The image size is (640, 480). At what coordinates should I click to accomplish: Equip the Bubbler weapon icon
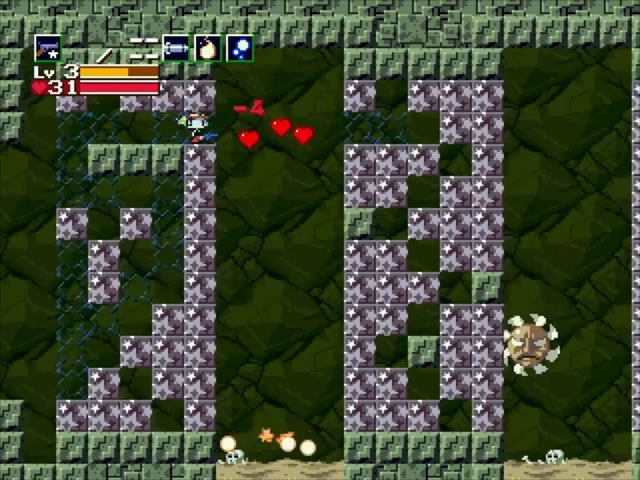(239, 47)
